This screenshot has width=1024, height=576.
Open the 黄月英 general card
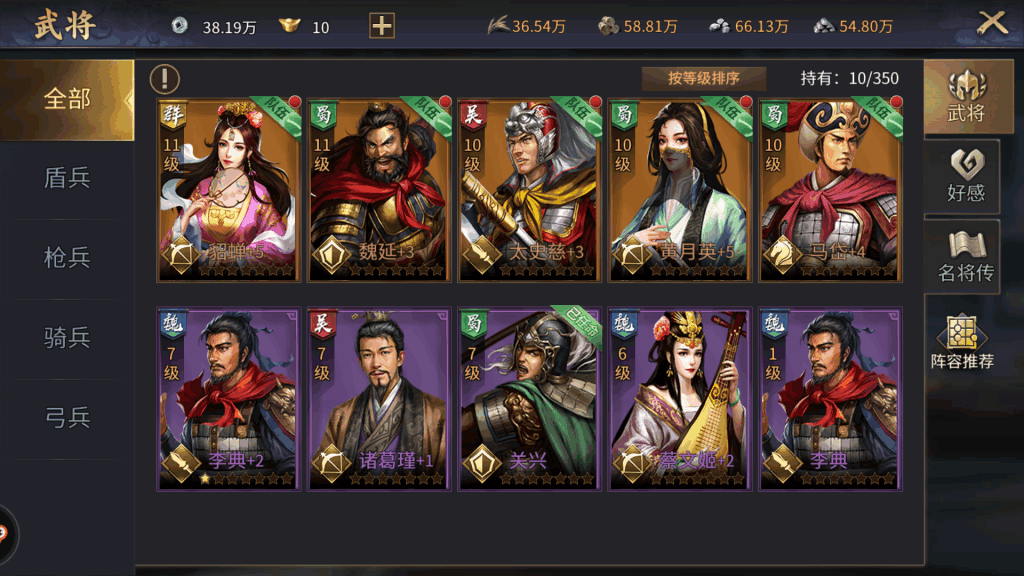[x=679, y=190]
